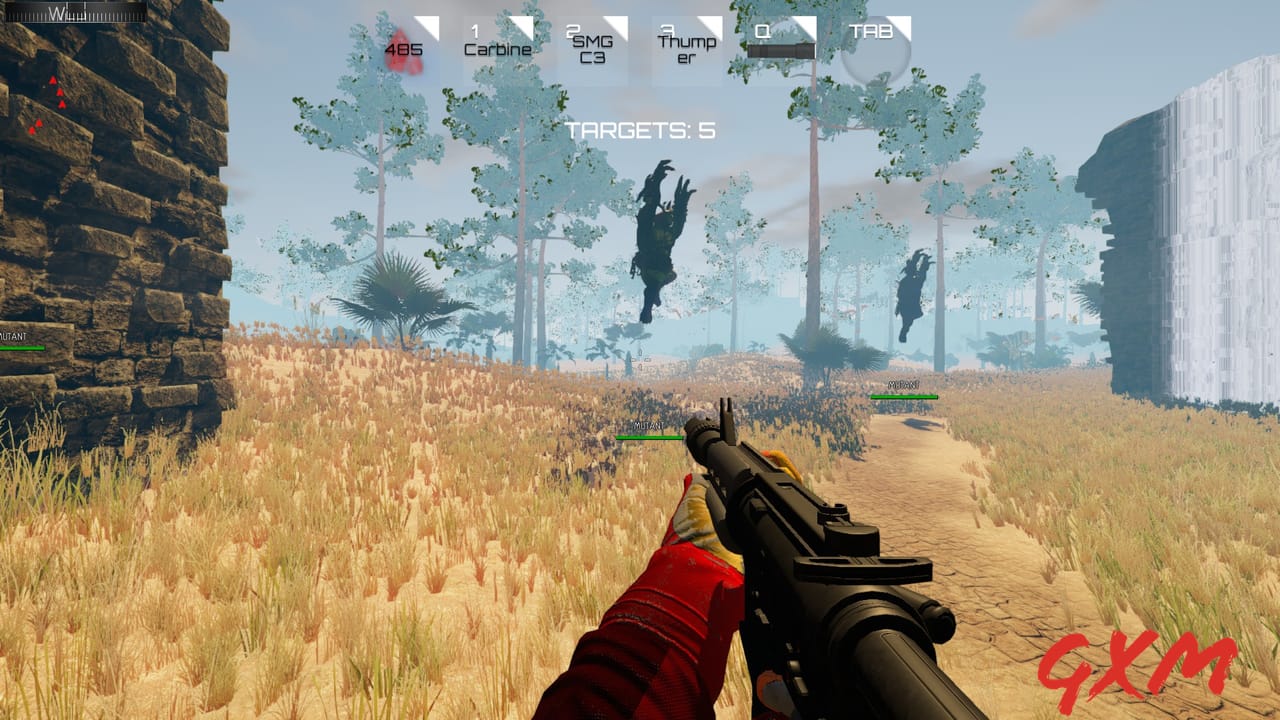
Task: Click the suppressor barrel image in slot Q
Action: 781,50
